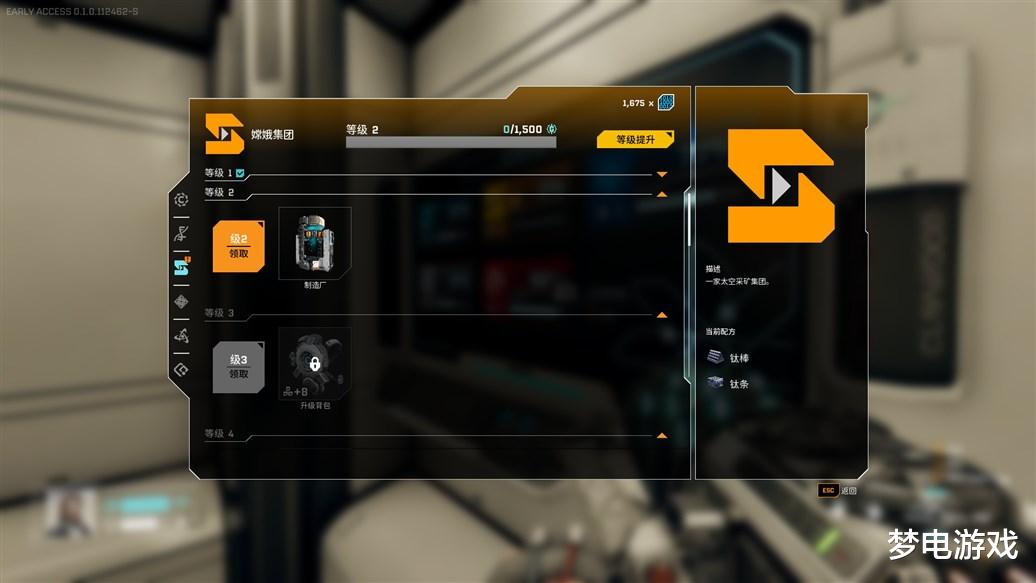Select the 制造厂 fabricator reward slot

tap(315, 241)
